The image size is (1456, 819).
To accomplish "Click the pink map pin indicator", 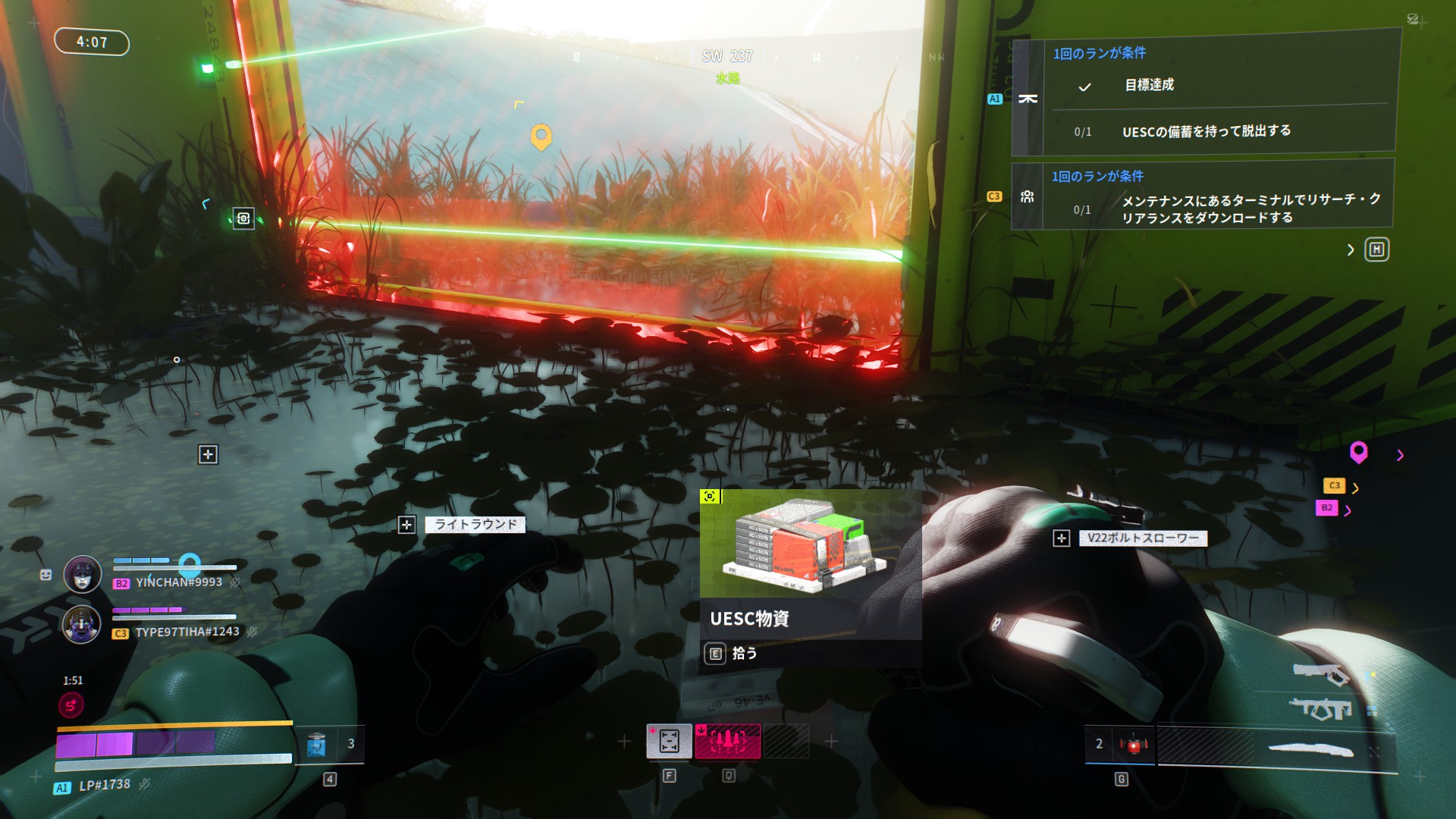I will coord(1358,452).
